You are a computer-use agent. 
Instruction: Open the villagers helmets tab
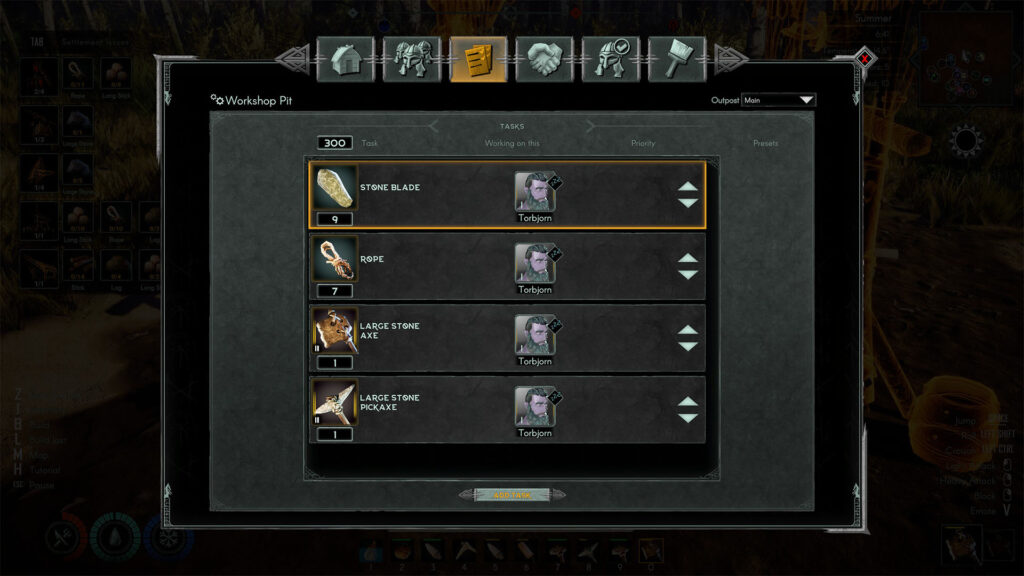(x=411, y=59)
